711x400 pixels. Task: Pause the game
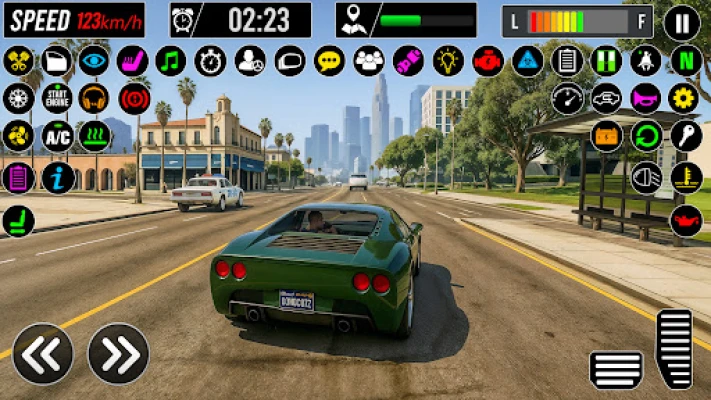pos(682,21)
